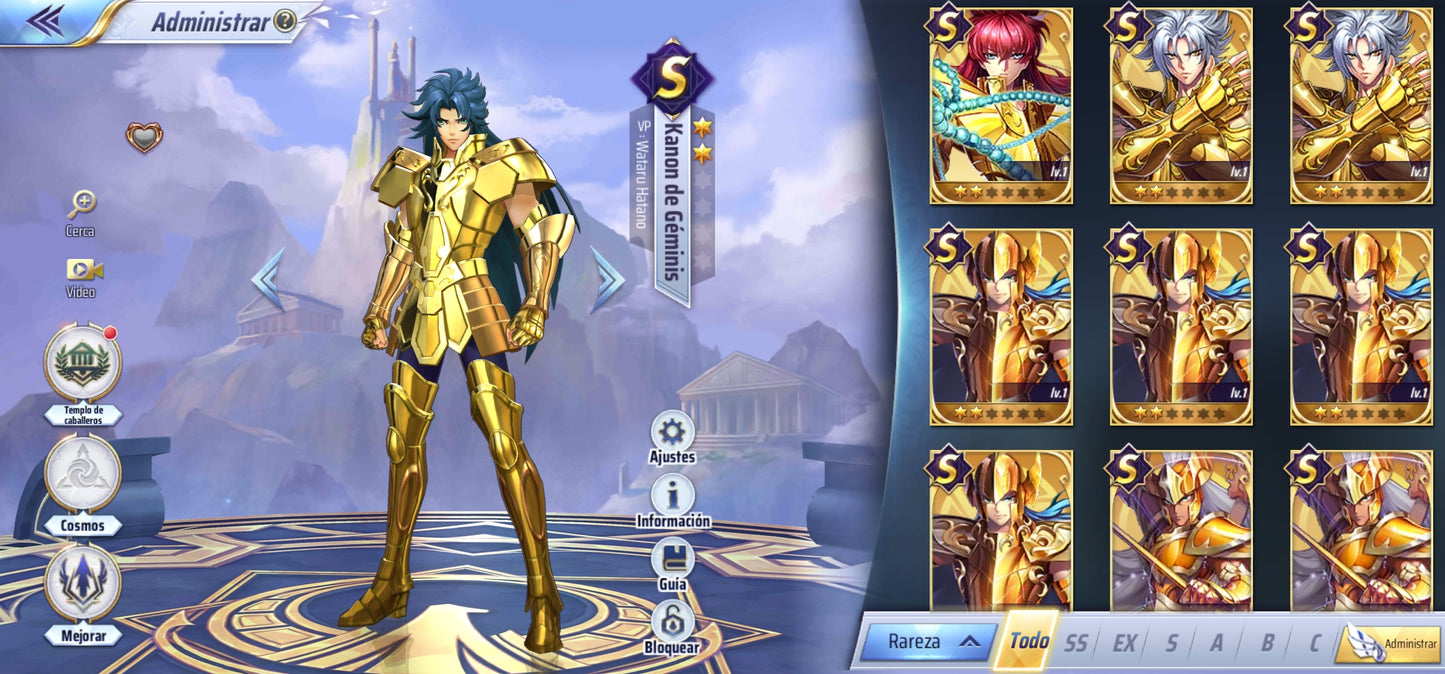Activate the Cerca zoom view
This screenshot has width=1445, height=674.
[81, 206]
